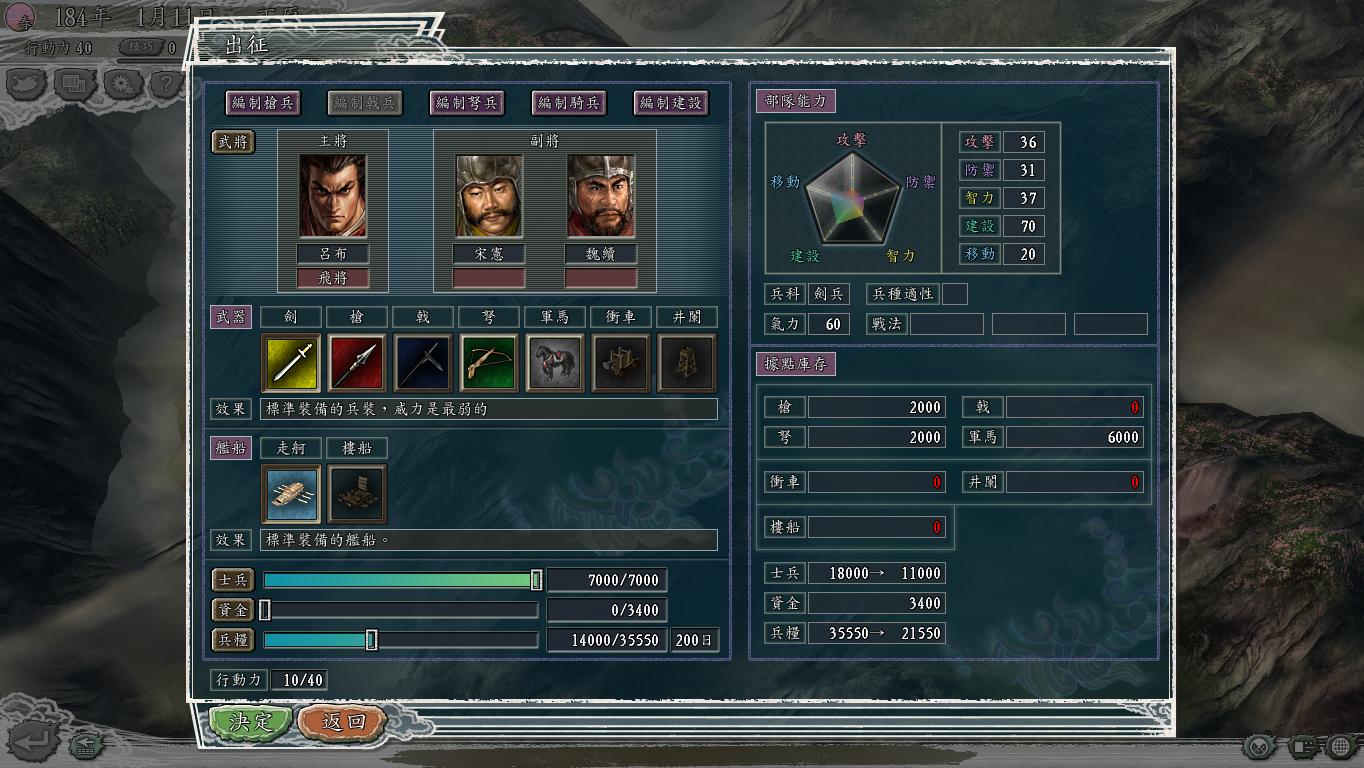Pick the 編制騎兵 cavalry formation button
This screenshot has width=1364, height=768.
[x=569, y=102]
